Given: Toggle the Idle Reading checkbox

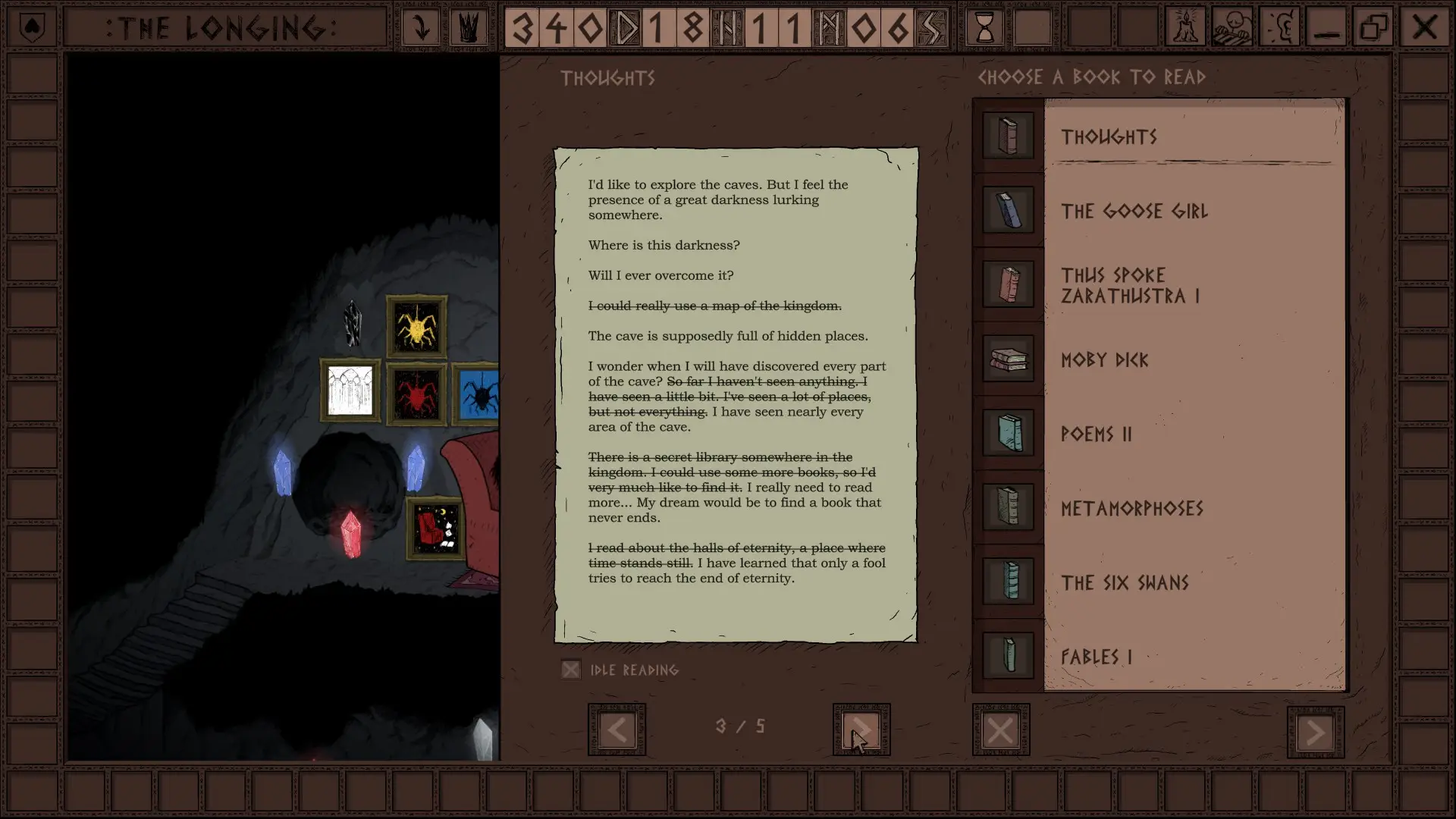Looking at the screenshot, I should 571,670.
